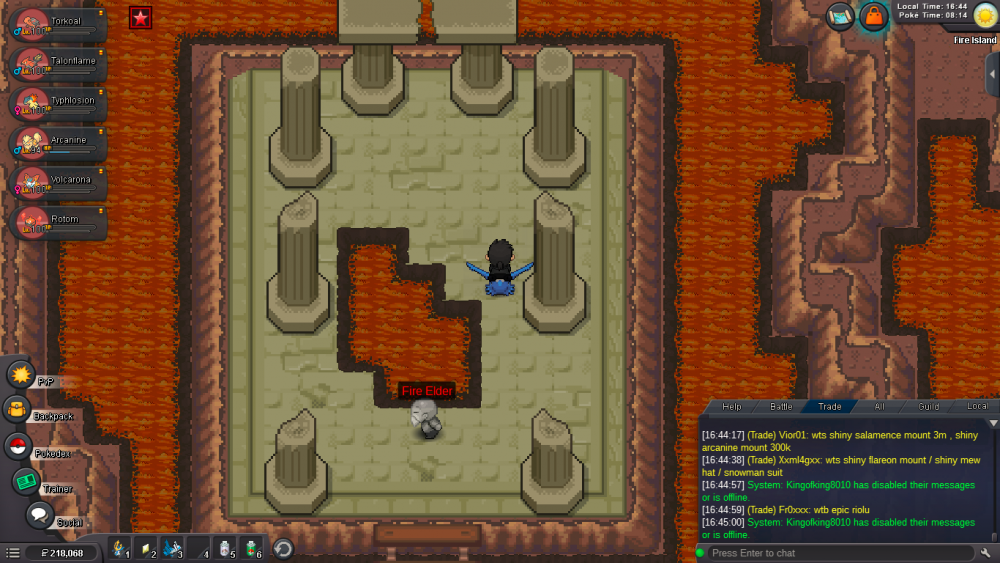This screenshot has height=563, width=1000.
Task: Open the PvP menu
Action: point(21,375)
